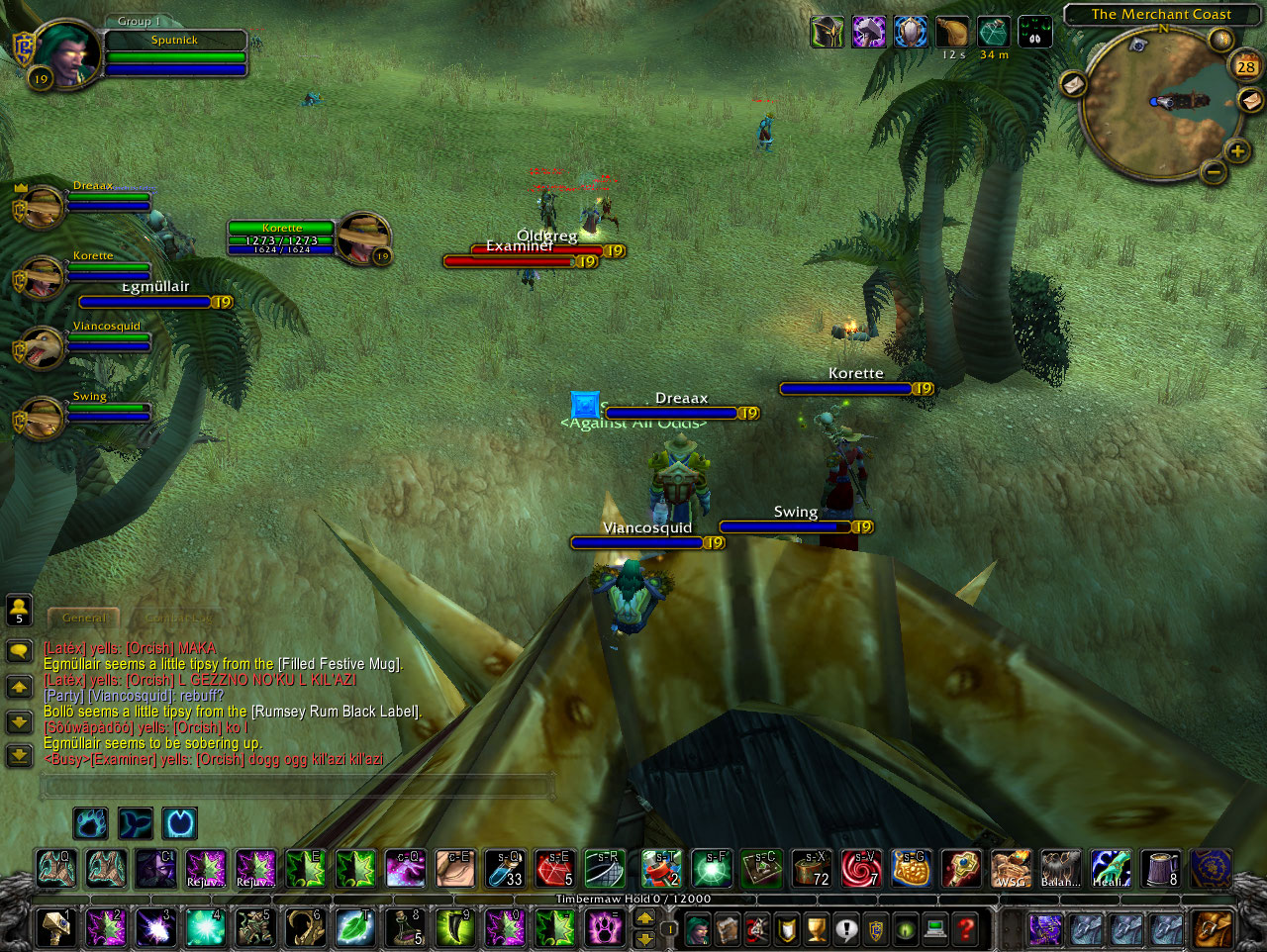Activate the pink paw print ability
The height and width of the screenshot is (952, 1267).
coord(603,928)
